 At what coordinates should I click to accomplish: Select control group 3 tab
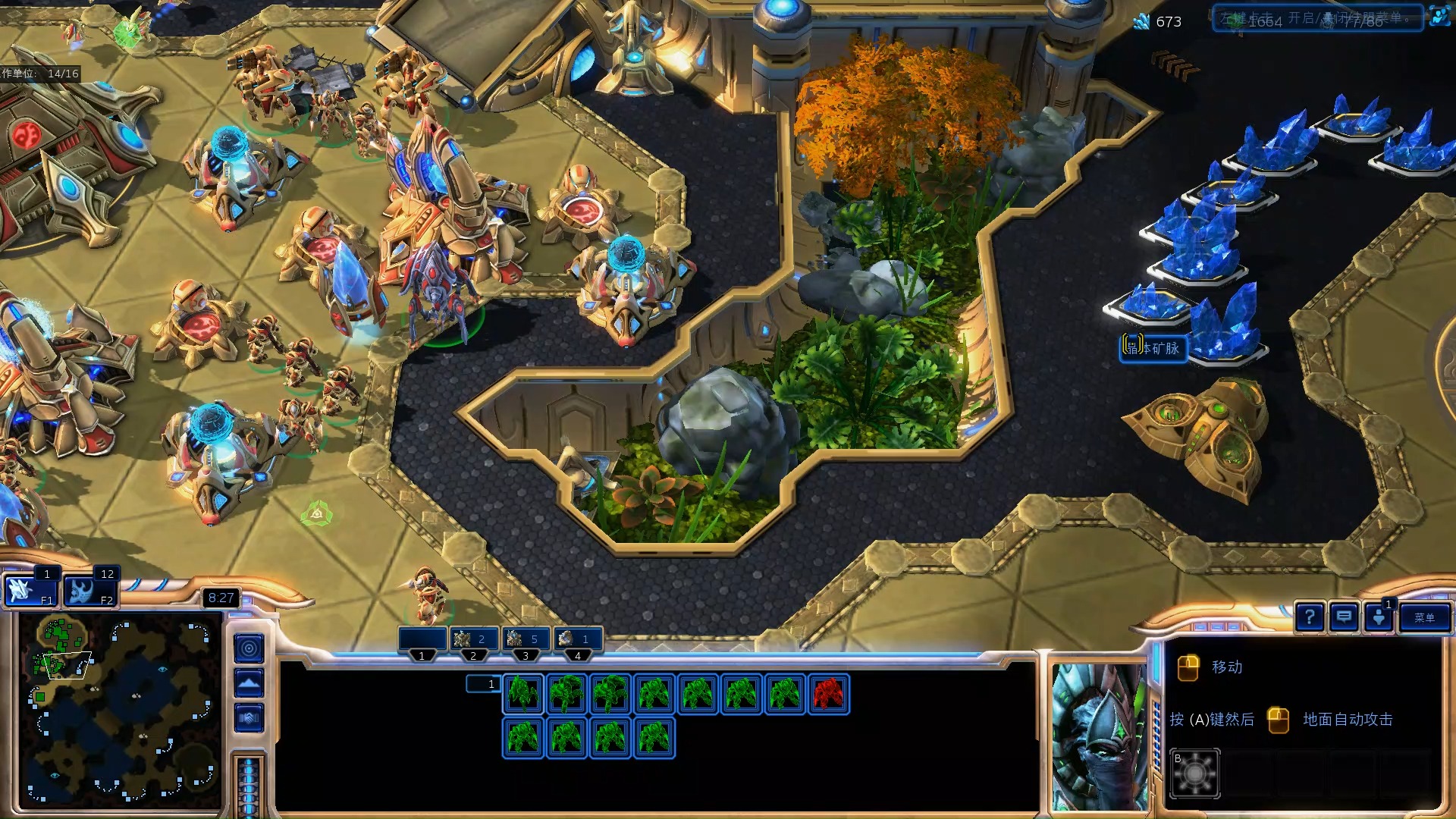click(526, 641)
